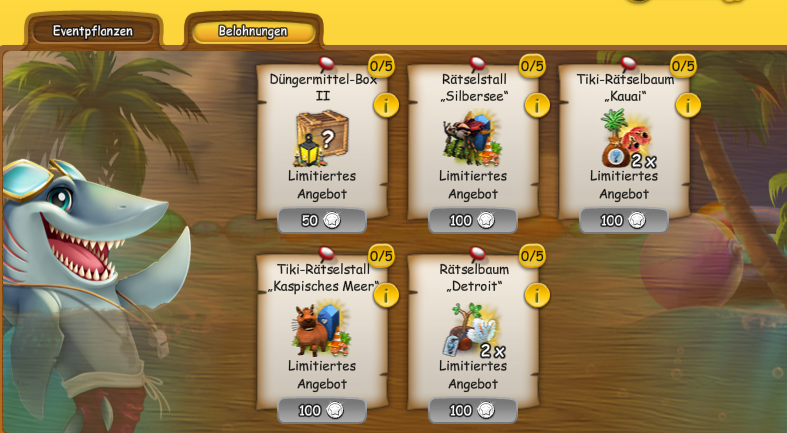This screenshot has width=787, height=433.
Task: Switch to the Eventpflanzen tab
Action: point(93,31)
